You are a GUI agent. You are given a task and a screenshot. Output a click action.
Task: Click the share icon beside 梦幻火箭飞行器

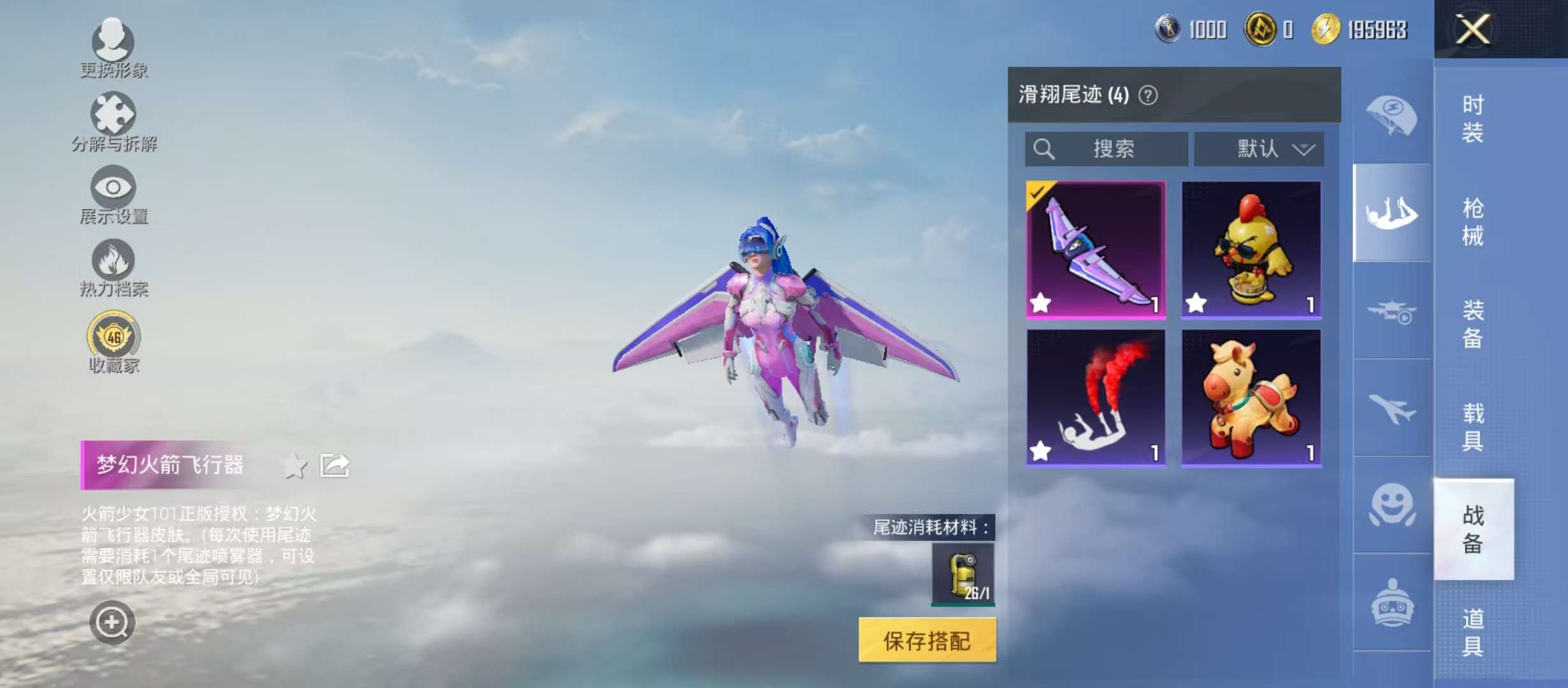pyautogui.click(x=335, y=465)
